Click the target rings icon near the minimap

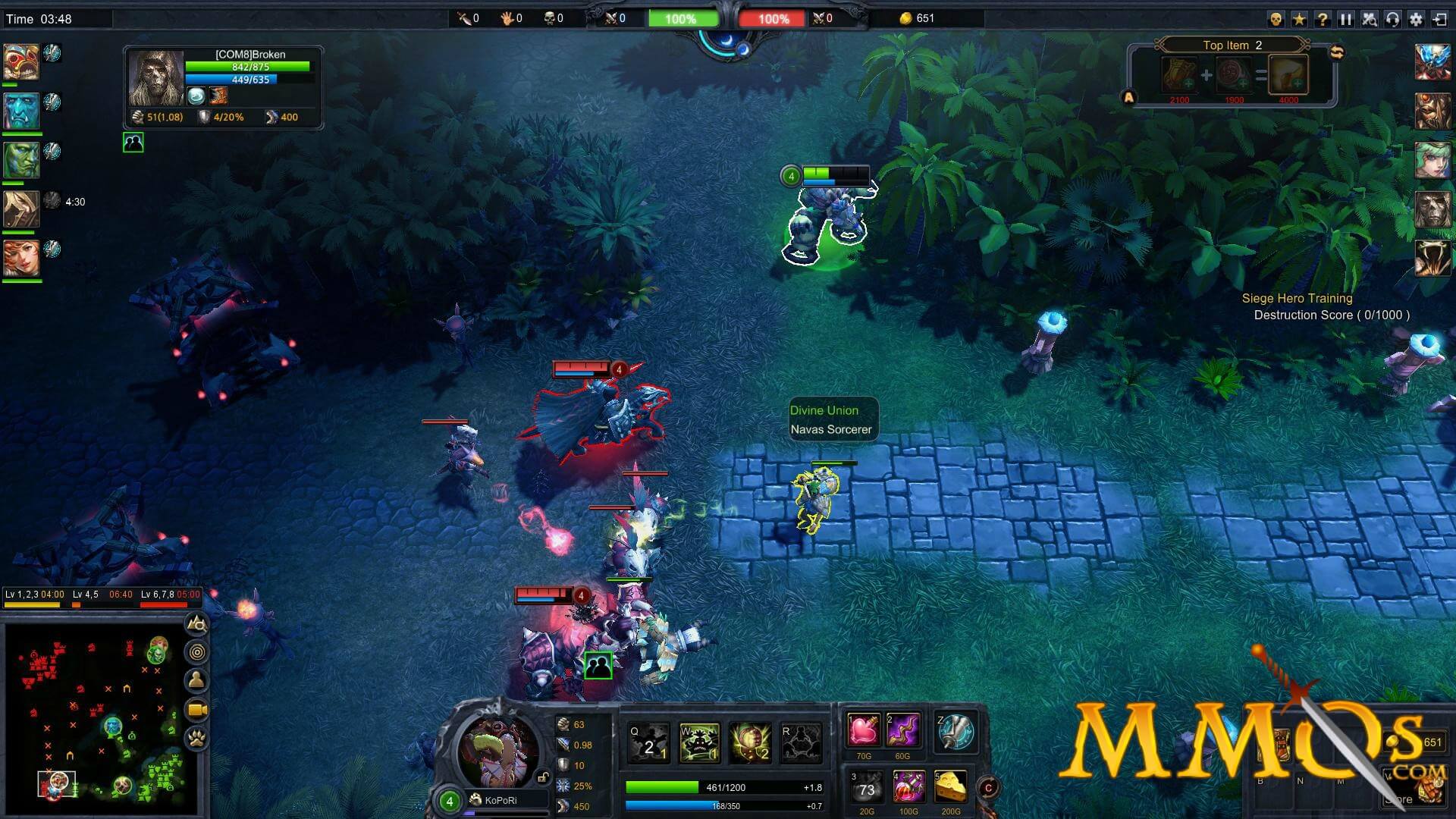[x=196, y=651]
